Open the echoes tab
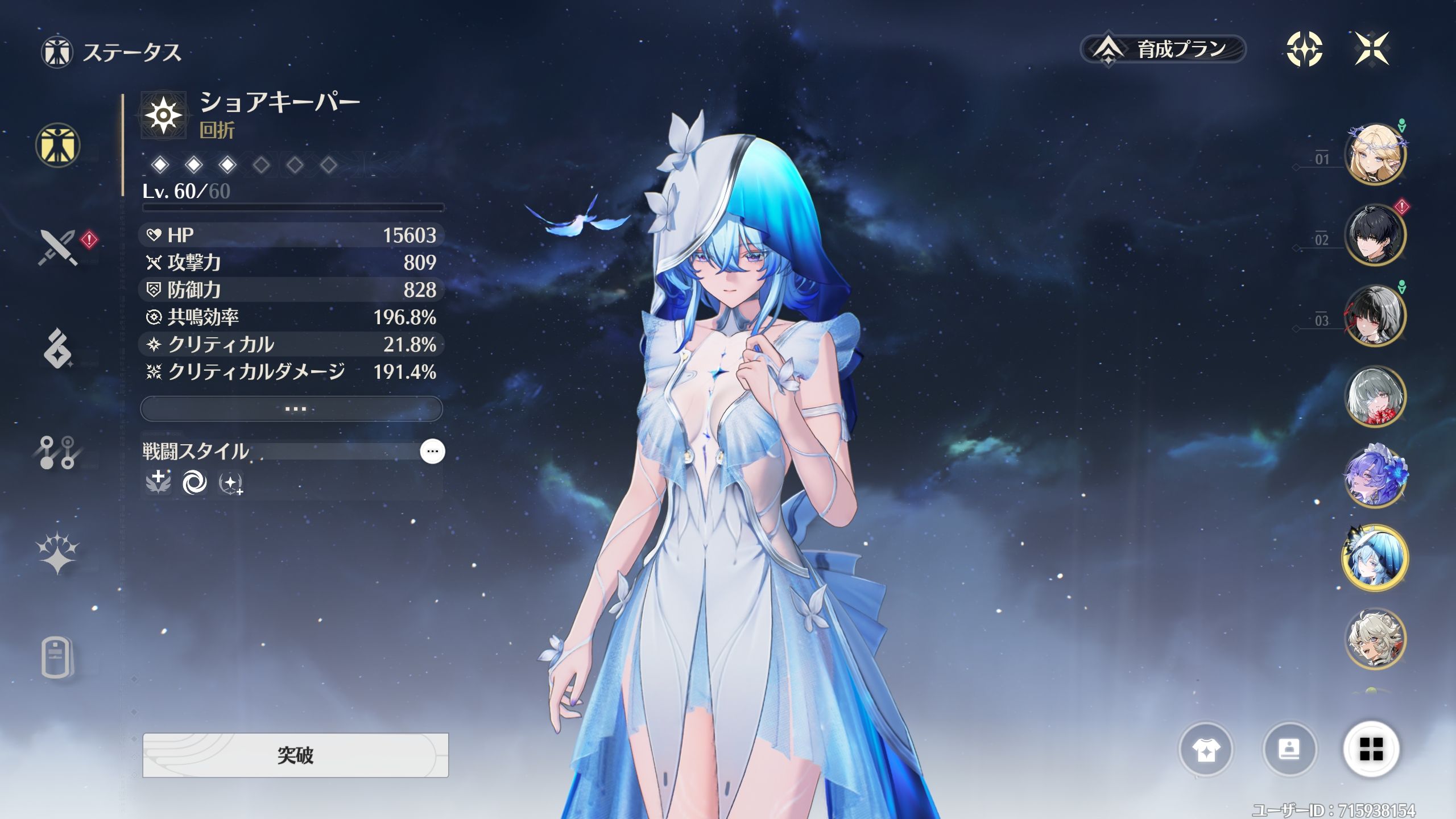The image size is (1456, 819). tap(58, 348)
